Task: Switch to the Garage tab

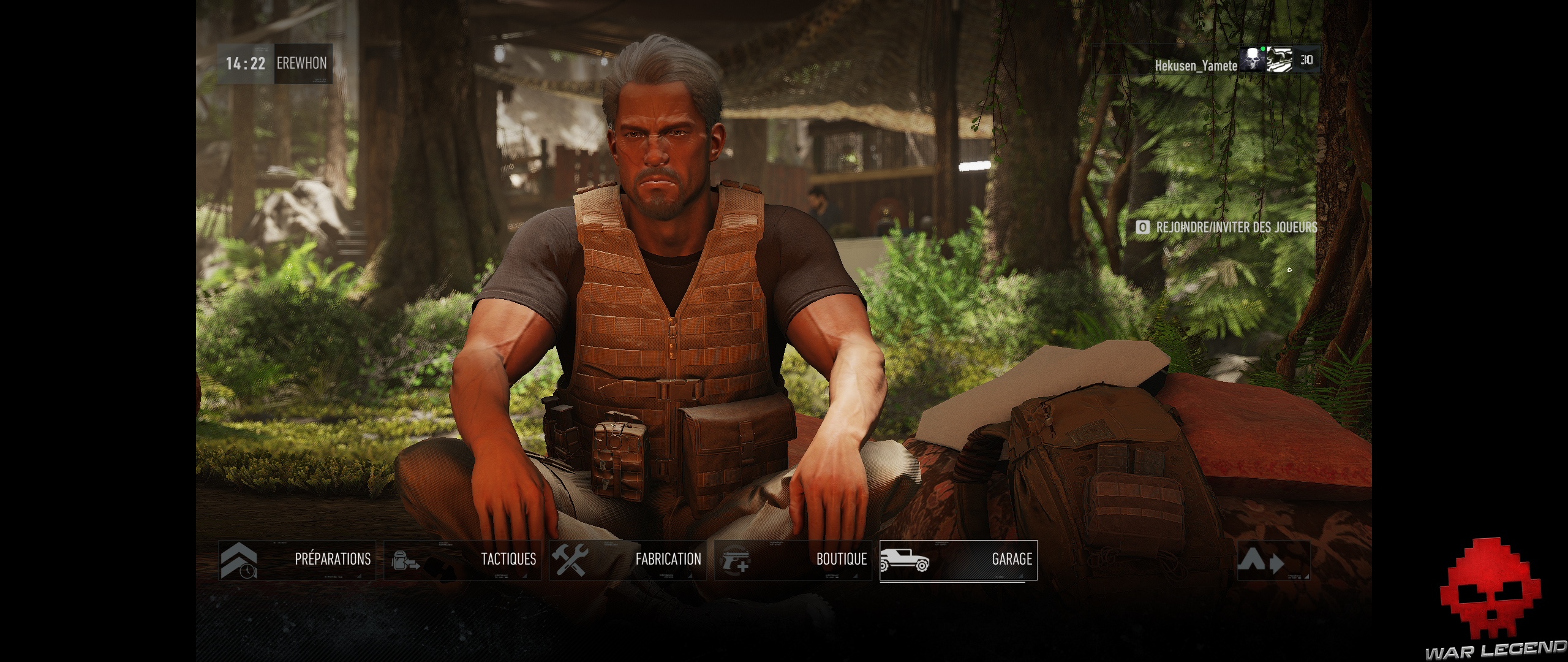Action: 1012,560
